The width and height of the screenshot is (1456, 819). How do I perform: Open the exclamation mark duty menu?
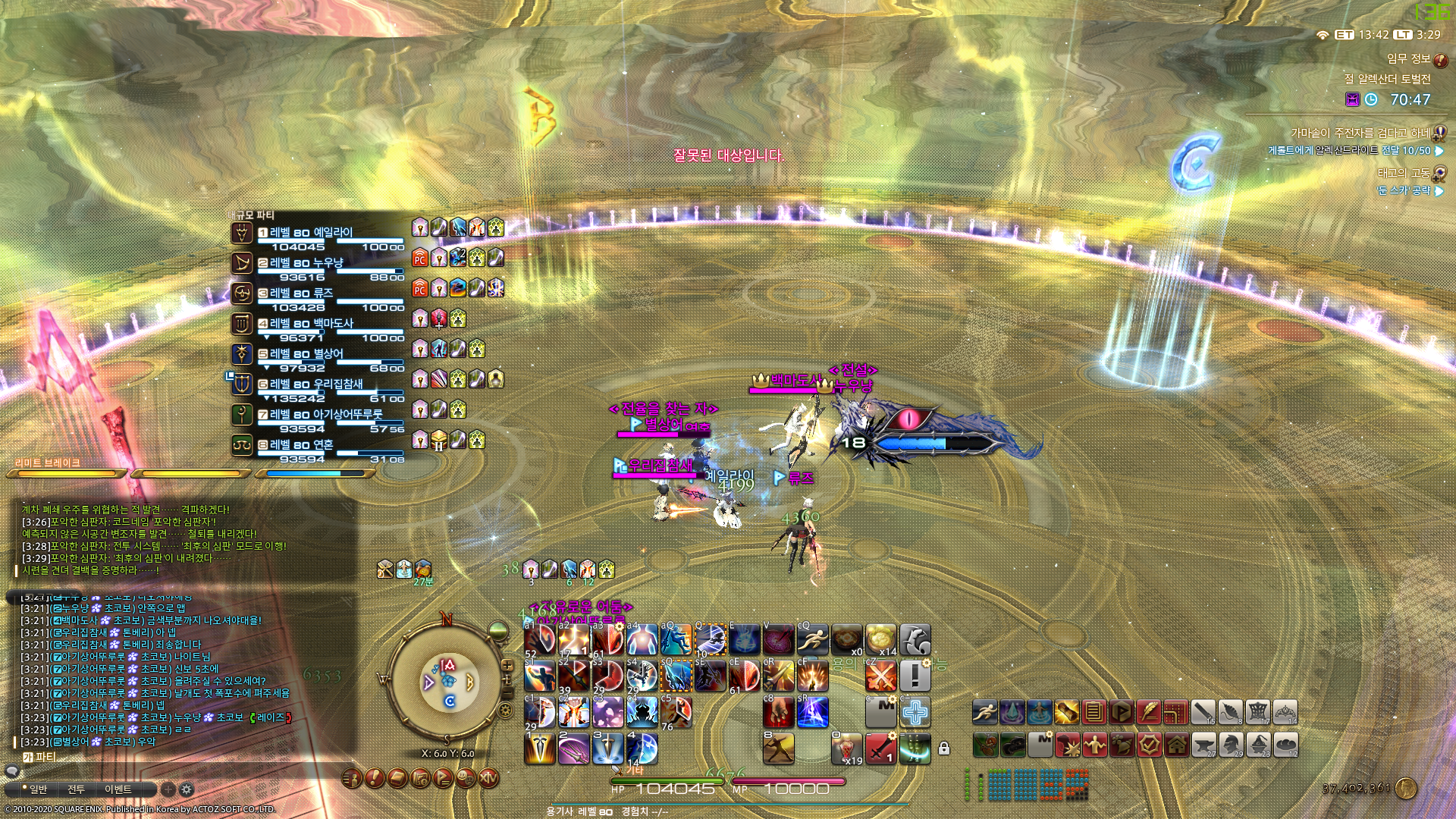click(374, 777)
